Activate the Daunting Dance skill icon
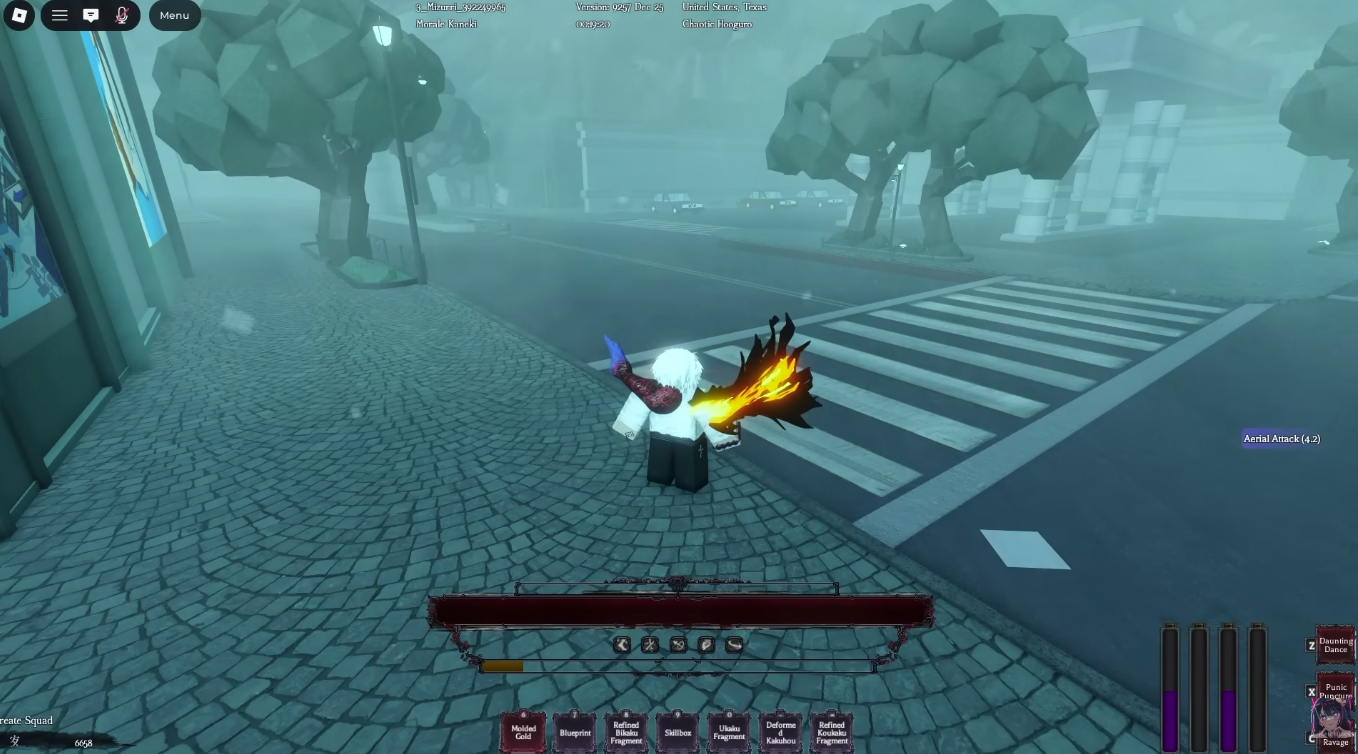This screenshot has height=754, width=1358. tap(1335, 645)
